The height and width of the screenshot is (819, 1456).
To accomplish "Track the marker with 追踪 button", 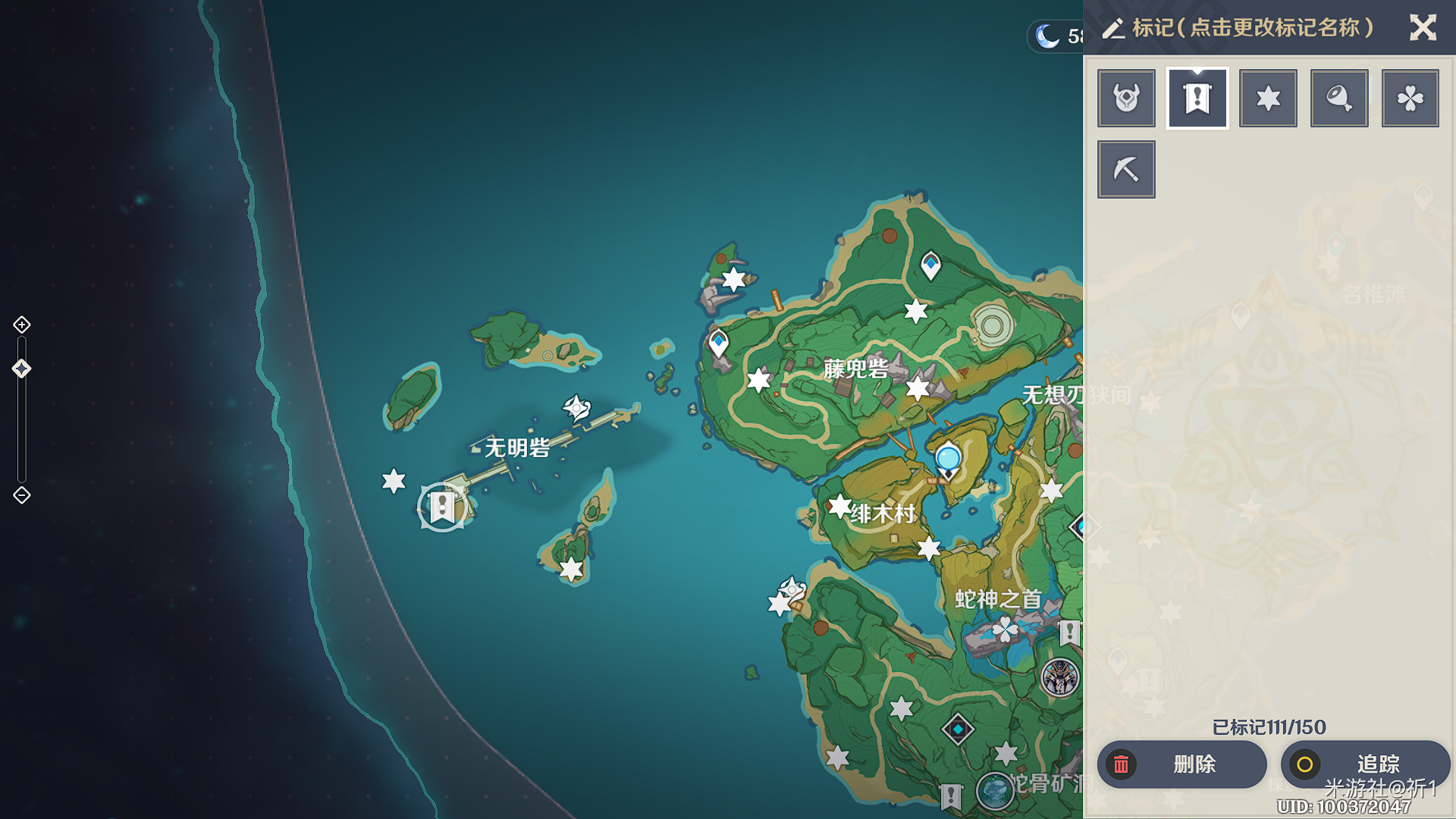I will [x=1365, y=764].
